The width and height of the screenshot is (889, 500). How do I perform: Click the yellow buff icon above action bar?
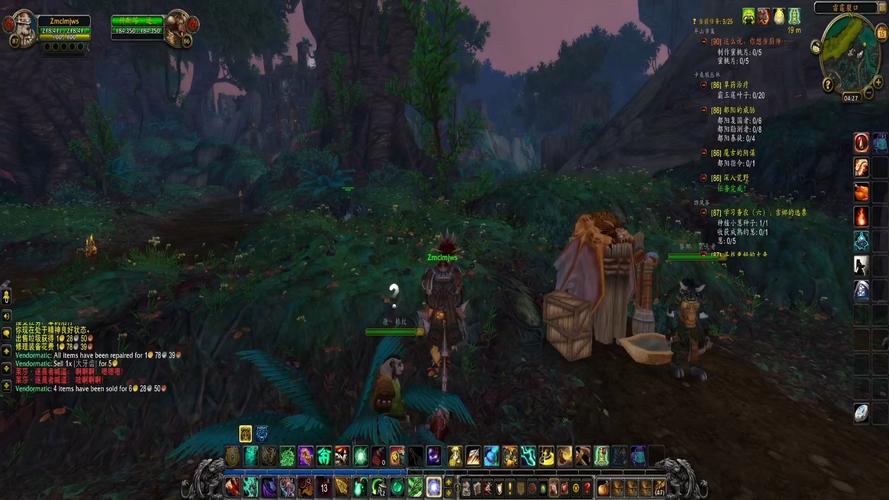(245, 433)
